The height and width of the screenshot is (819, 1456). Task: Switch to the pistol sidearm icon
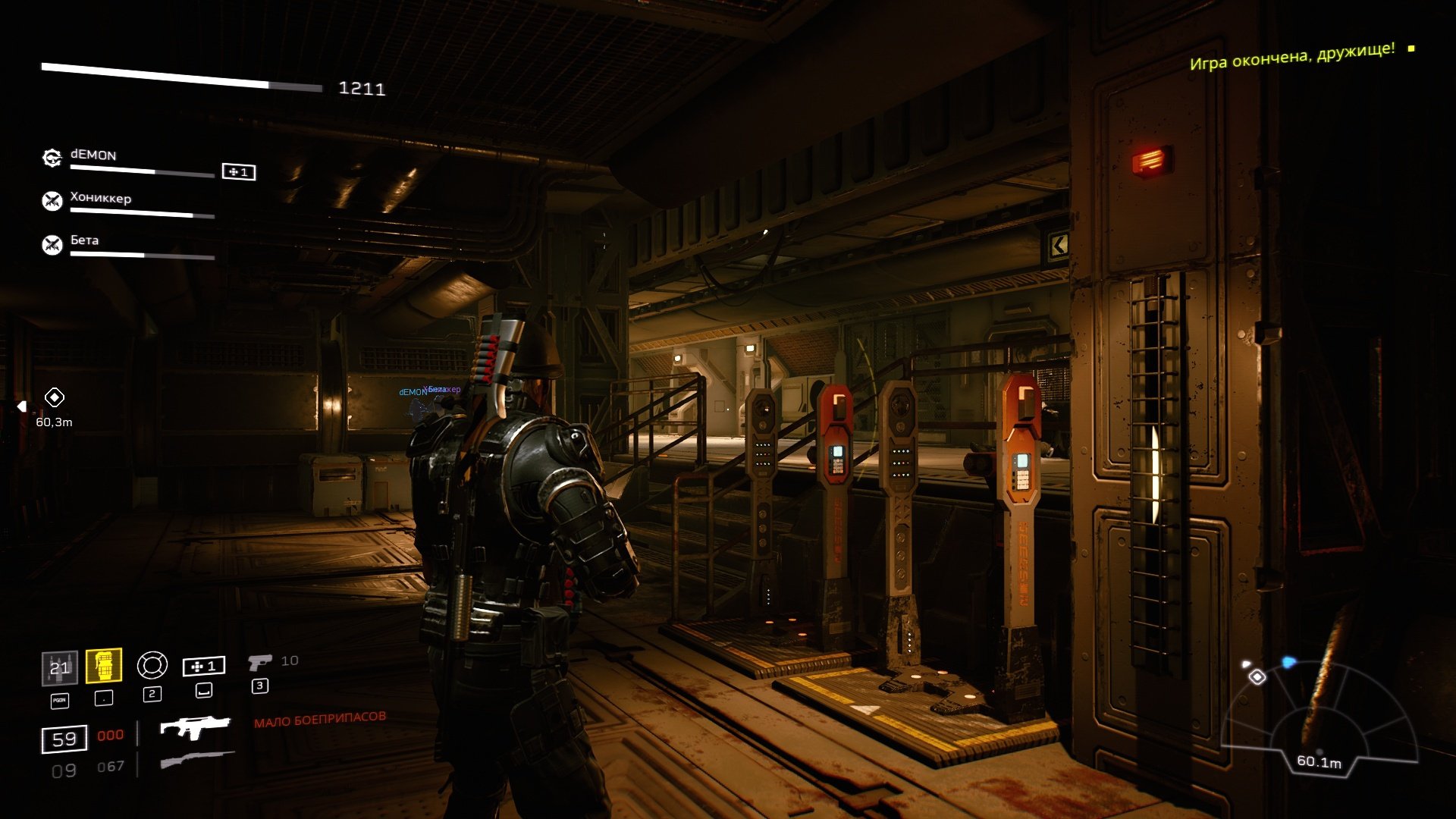point(259,663)
